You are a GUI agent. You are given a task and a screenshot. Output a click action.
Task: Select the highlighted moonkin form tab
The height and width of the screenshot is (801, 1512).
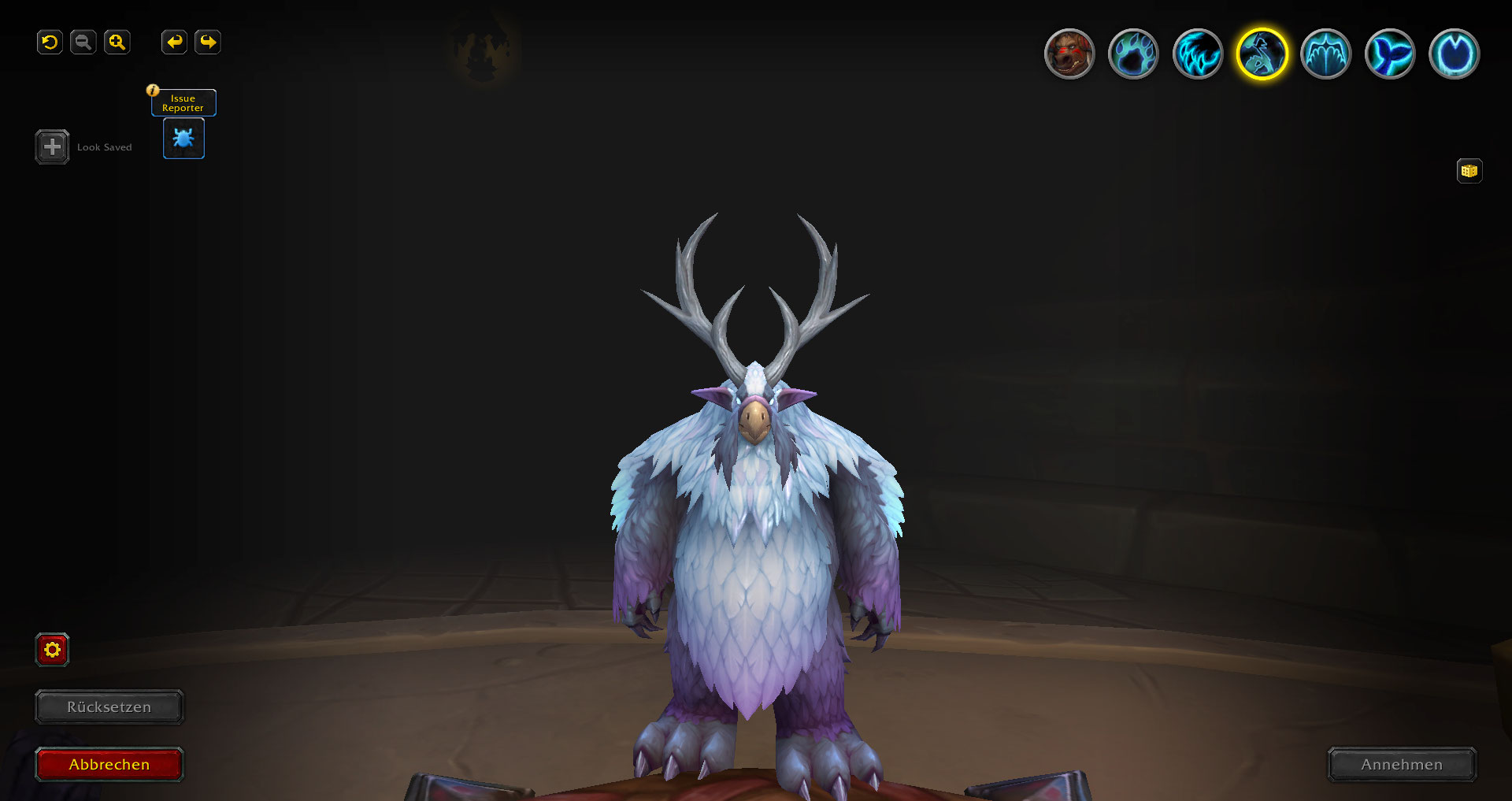click(1262, 54)
